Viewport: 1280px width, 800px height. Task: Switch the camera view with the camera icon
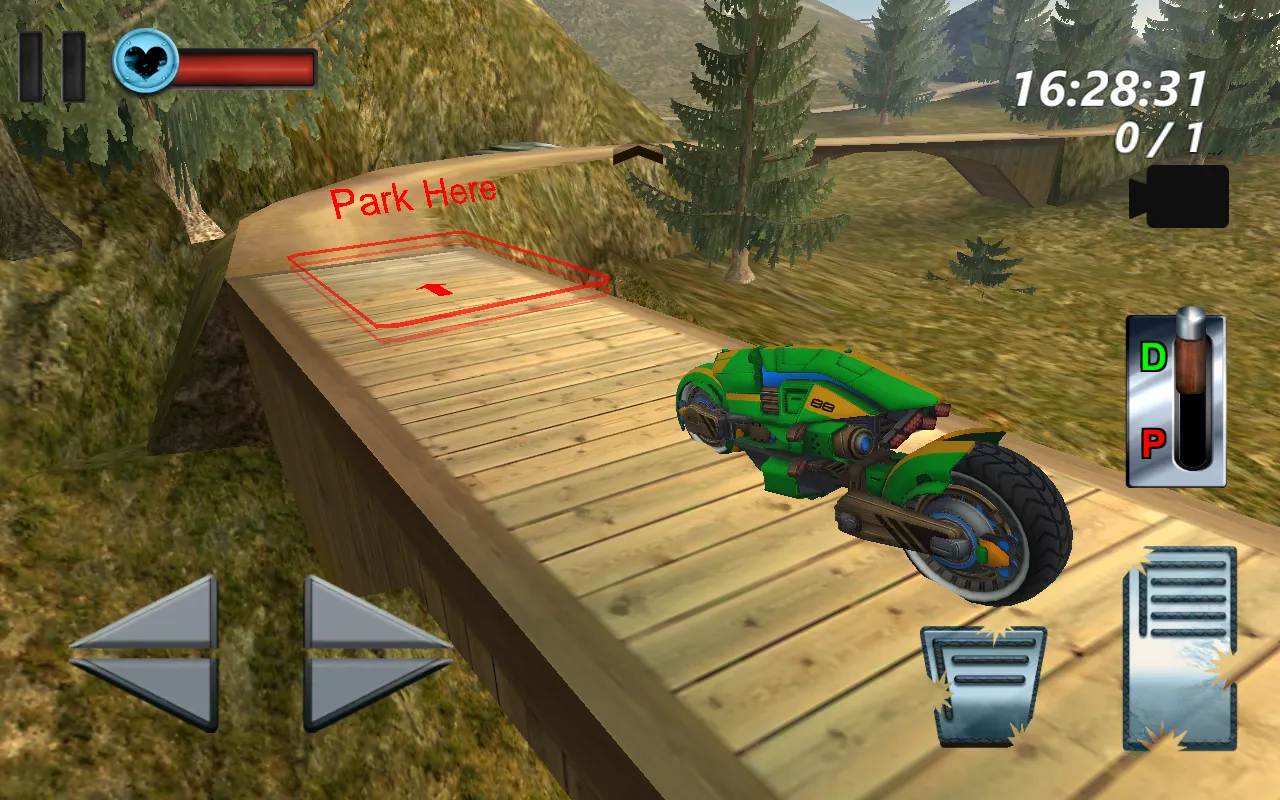click(1180, 196)
